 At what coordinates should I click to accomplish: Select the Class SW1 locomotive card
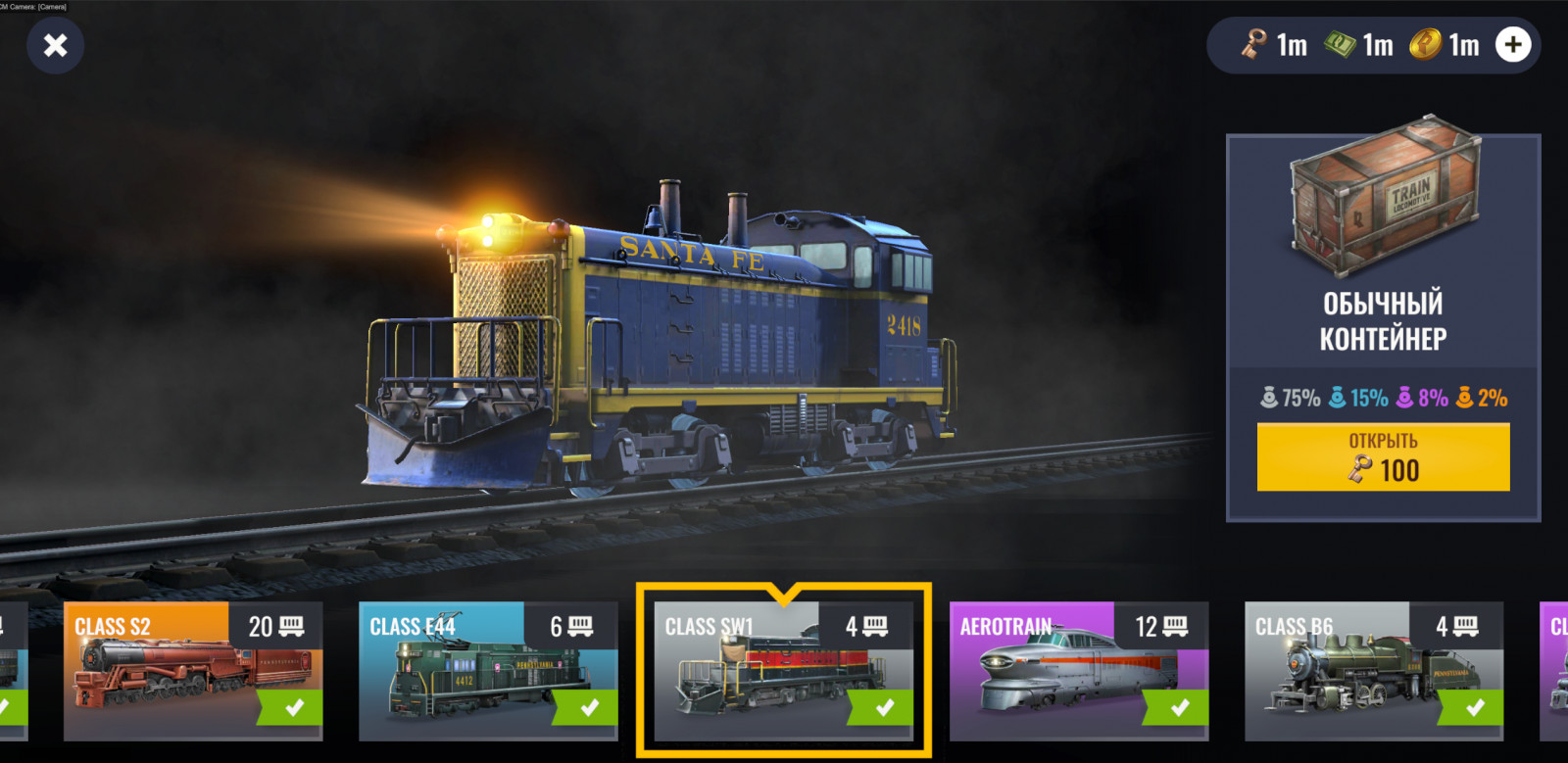tap(783, 671)
